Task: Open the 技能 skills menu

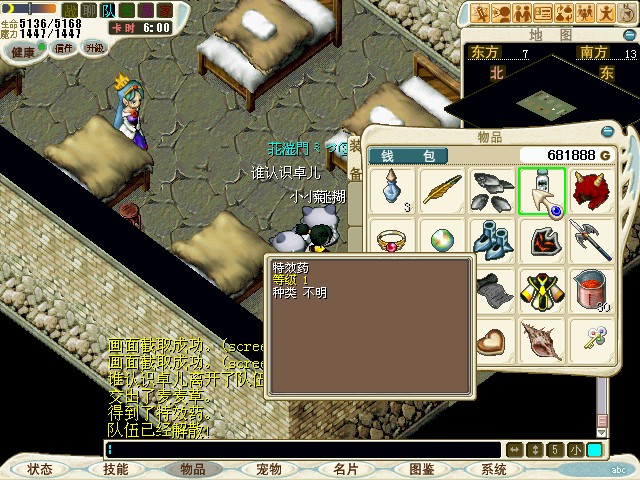Action: (x=116, y=468)
